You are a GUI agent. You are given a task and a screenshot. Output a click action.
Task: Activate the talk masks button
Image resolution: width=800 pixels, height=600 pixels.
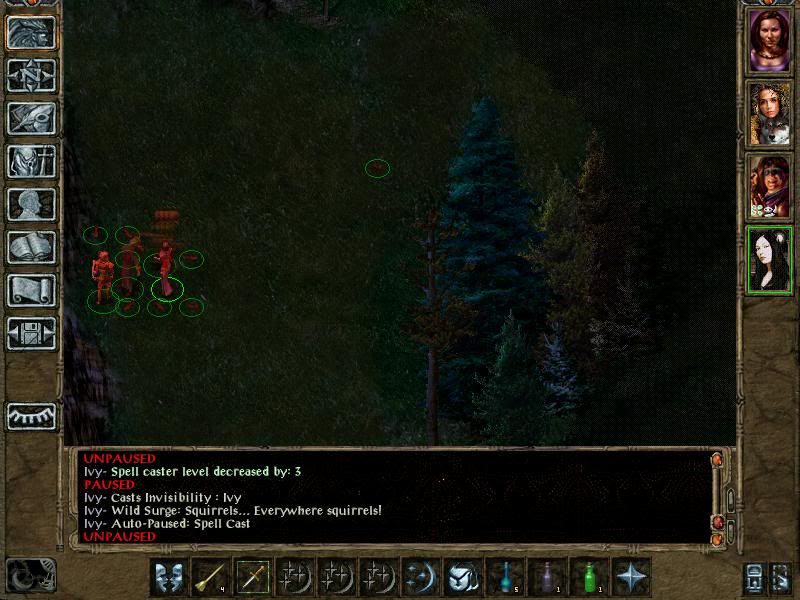coord(169,577)
